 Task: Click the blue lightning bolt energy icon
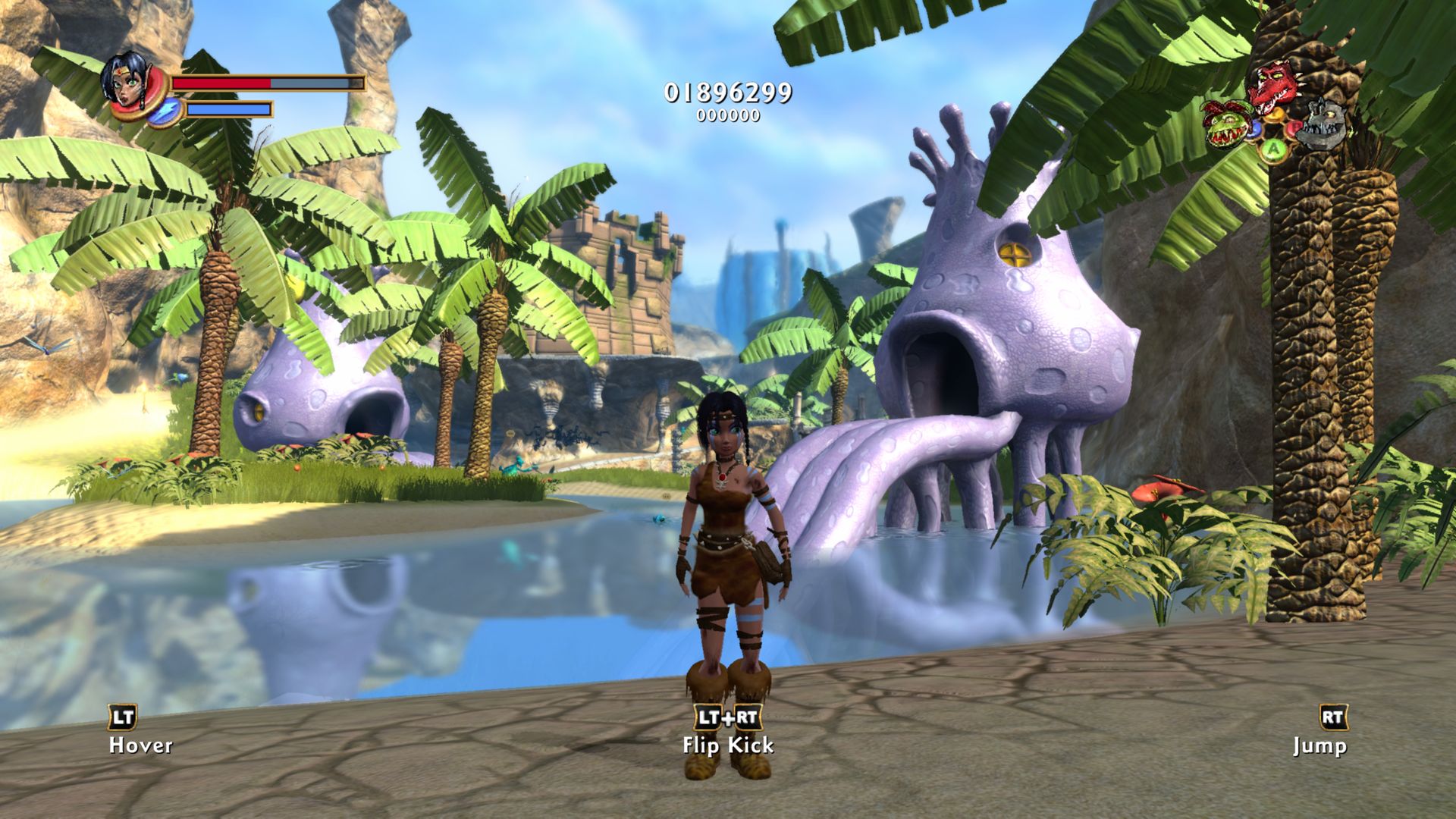(x=163, y=111)
